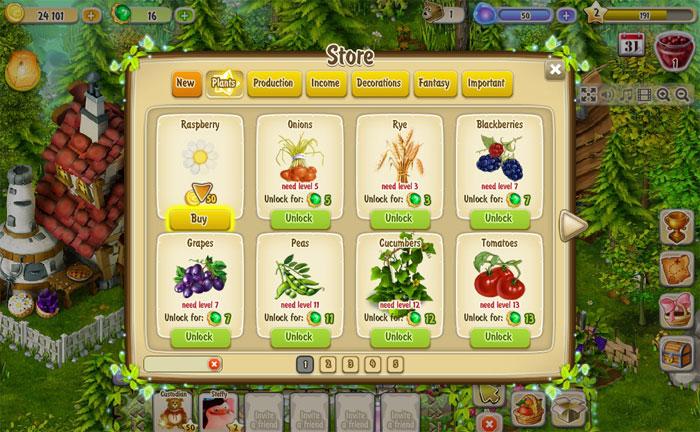Switch to the Production tab
Viewport: 700px width, 432px height.
(272, 83)
